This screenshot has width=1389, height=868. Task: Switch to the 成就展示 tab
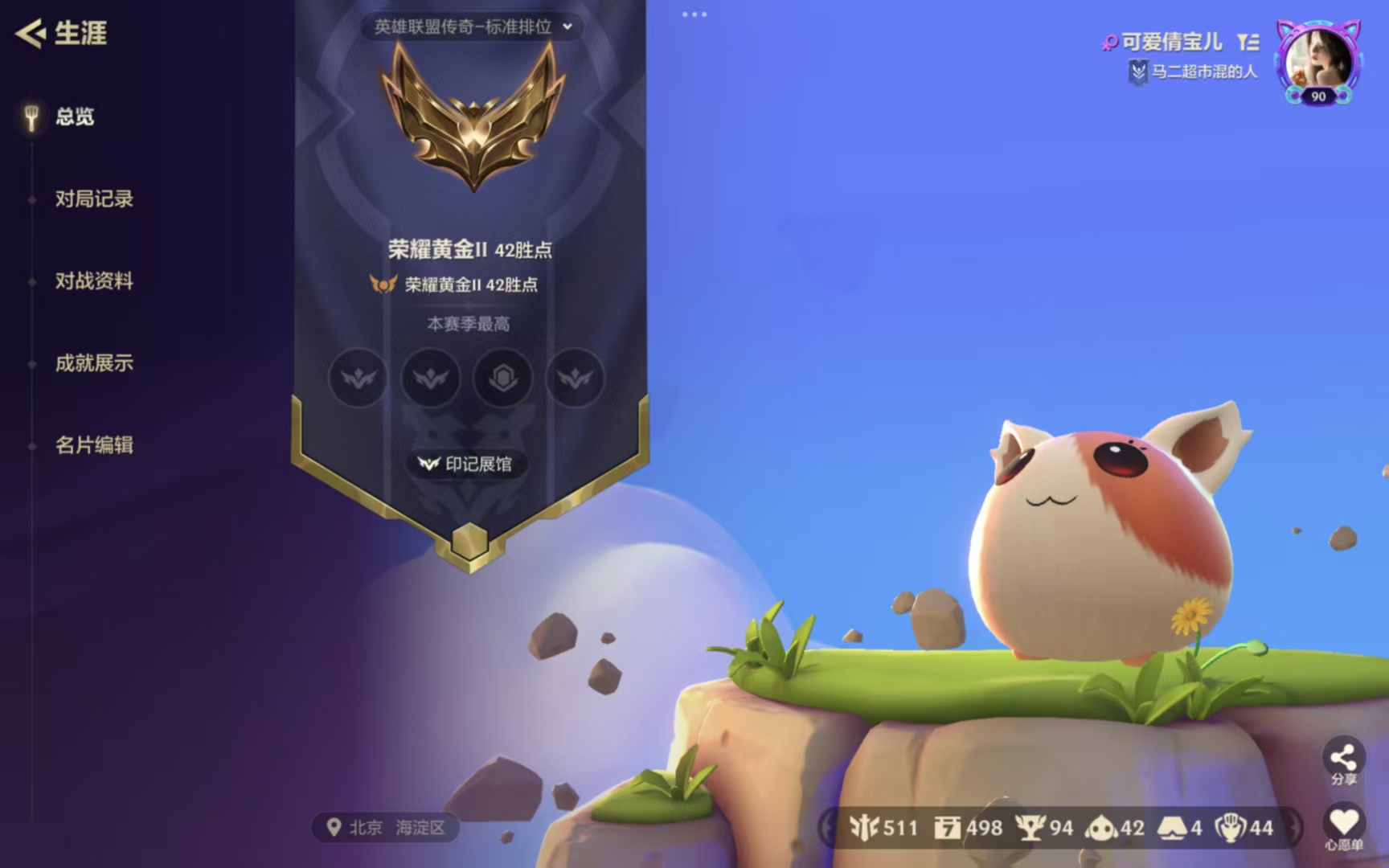96,363
